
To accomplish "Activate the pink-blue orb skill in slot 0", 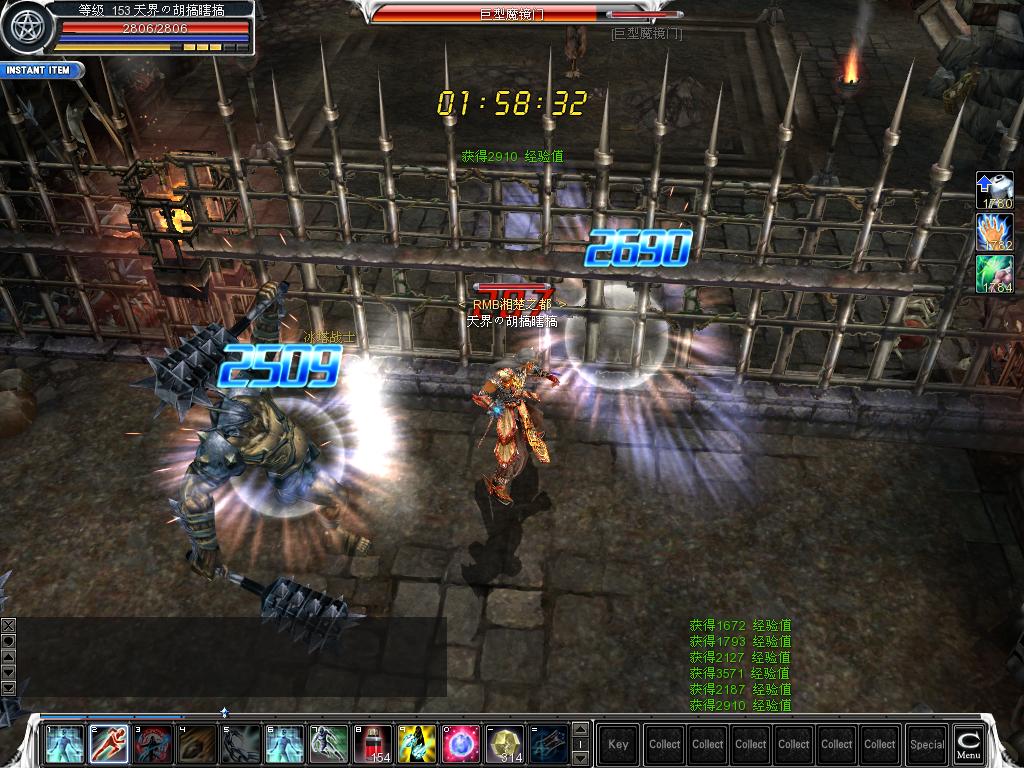I will tap(461, 744).
